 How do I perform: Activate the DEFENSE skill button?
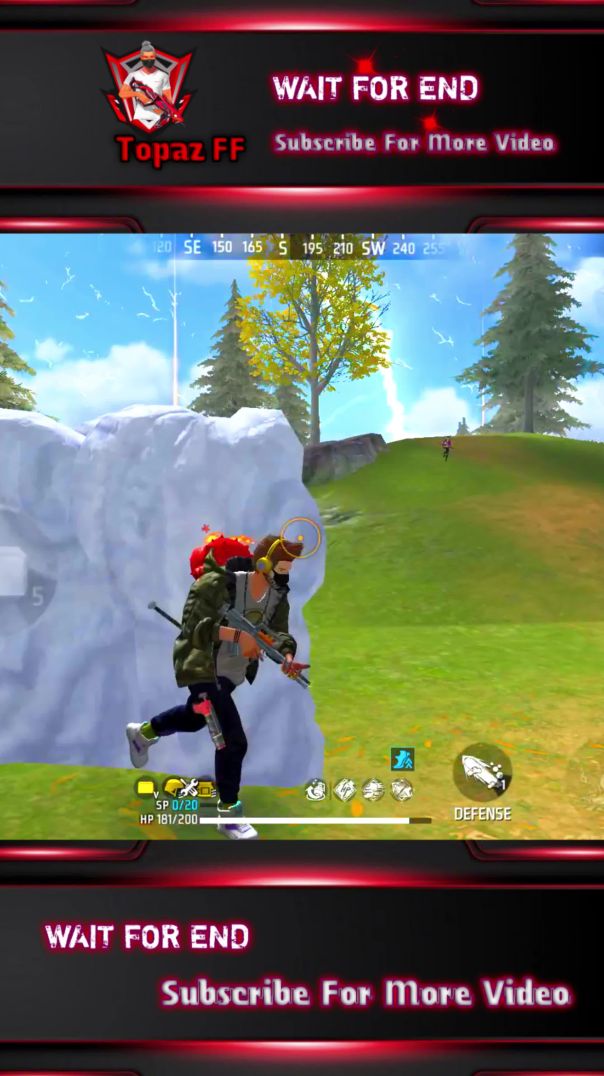coord(483,773)
